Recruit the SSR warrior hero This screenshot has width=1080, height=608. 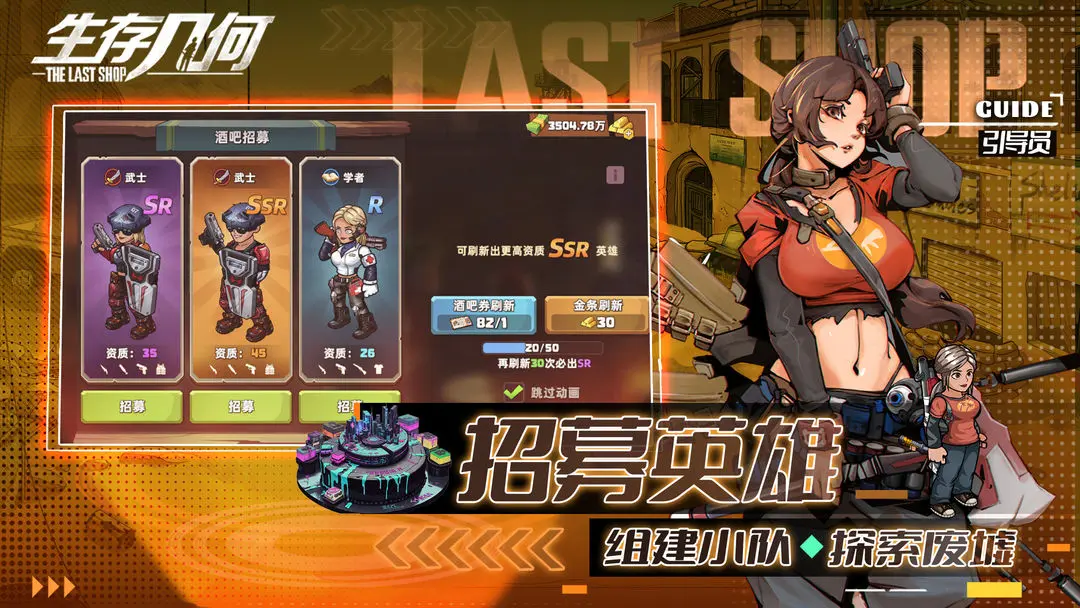[x=240, y=406]
